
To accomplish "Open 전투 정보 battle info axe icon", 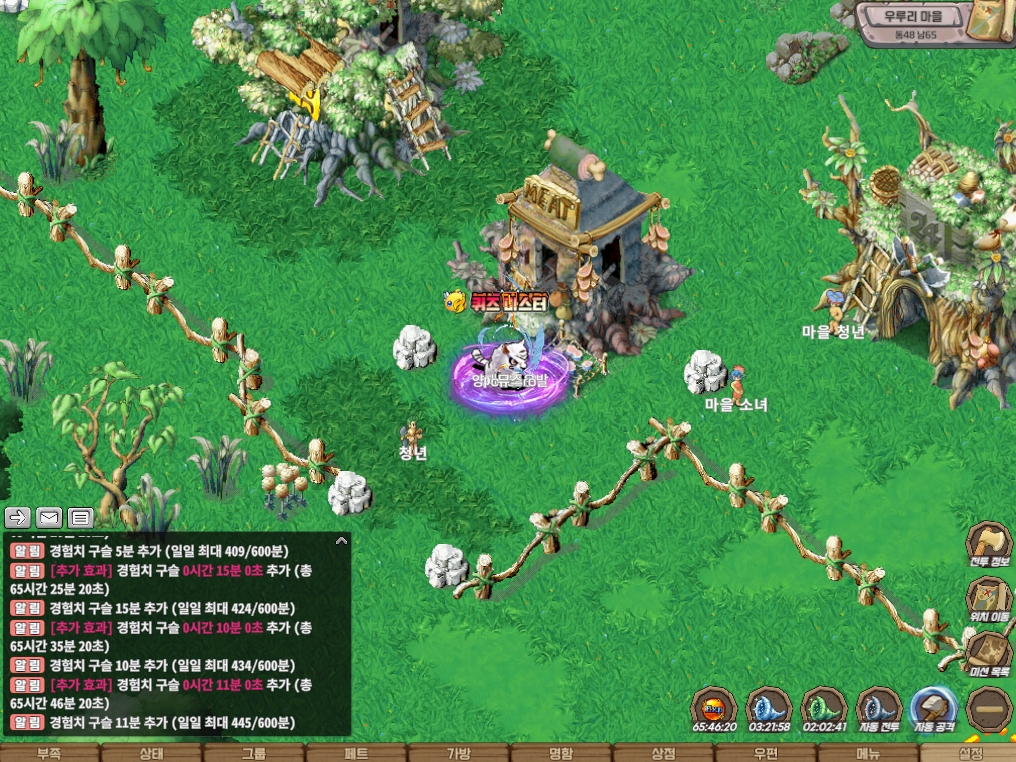I will 988,544.
